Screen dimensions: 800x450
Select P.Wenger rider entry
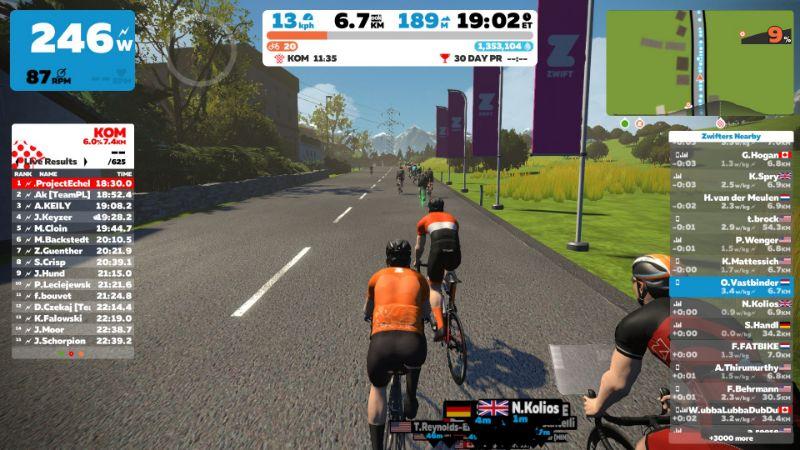pyautogui.click(x=731, y=244)
